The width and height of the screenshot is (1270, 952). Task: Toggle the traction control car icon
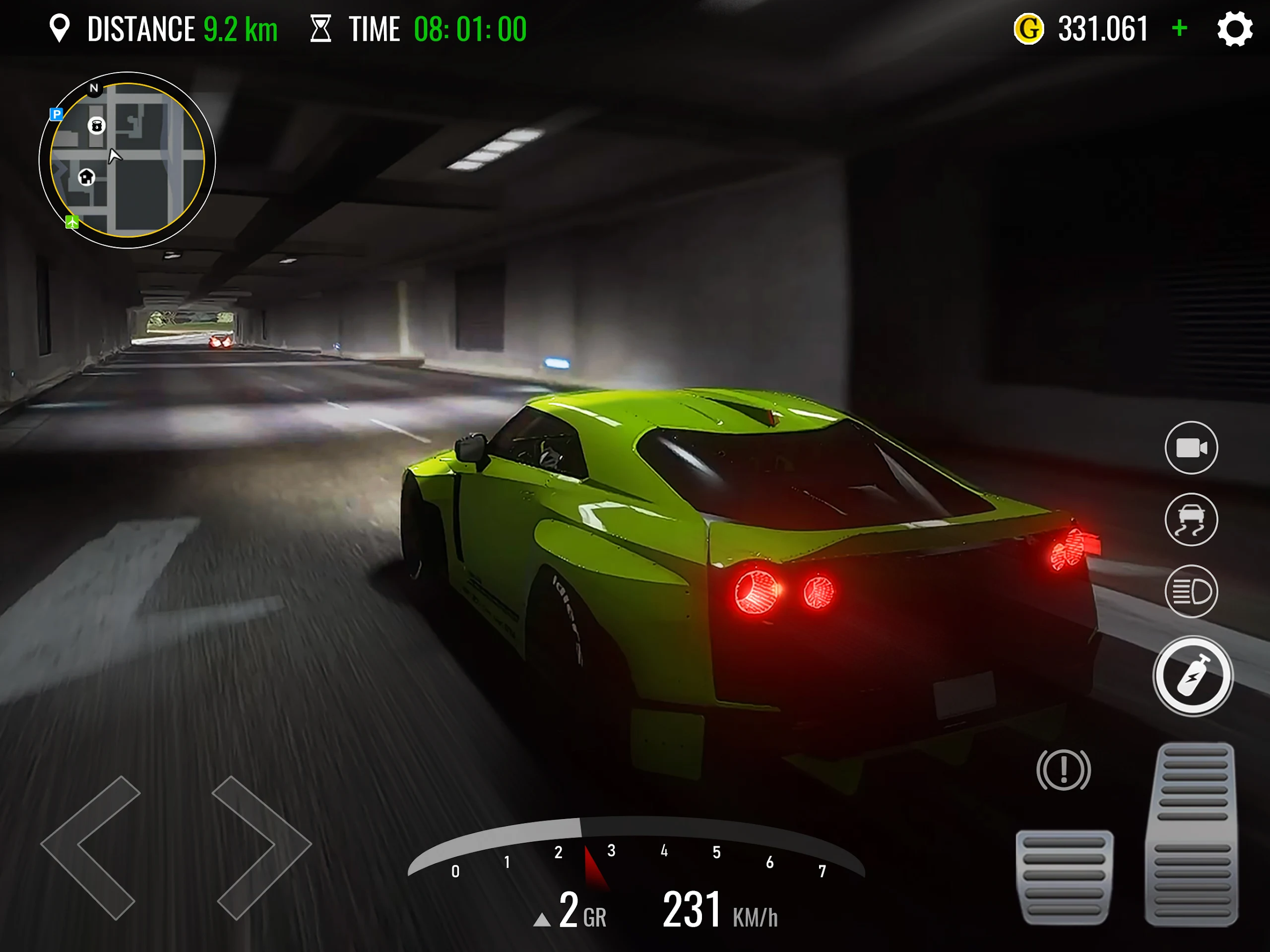[1191, 519]
